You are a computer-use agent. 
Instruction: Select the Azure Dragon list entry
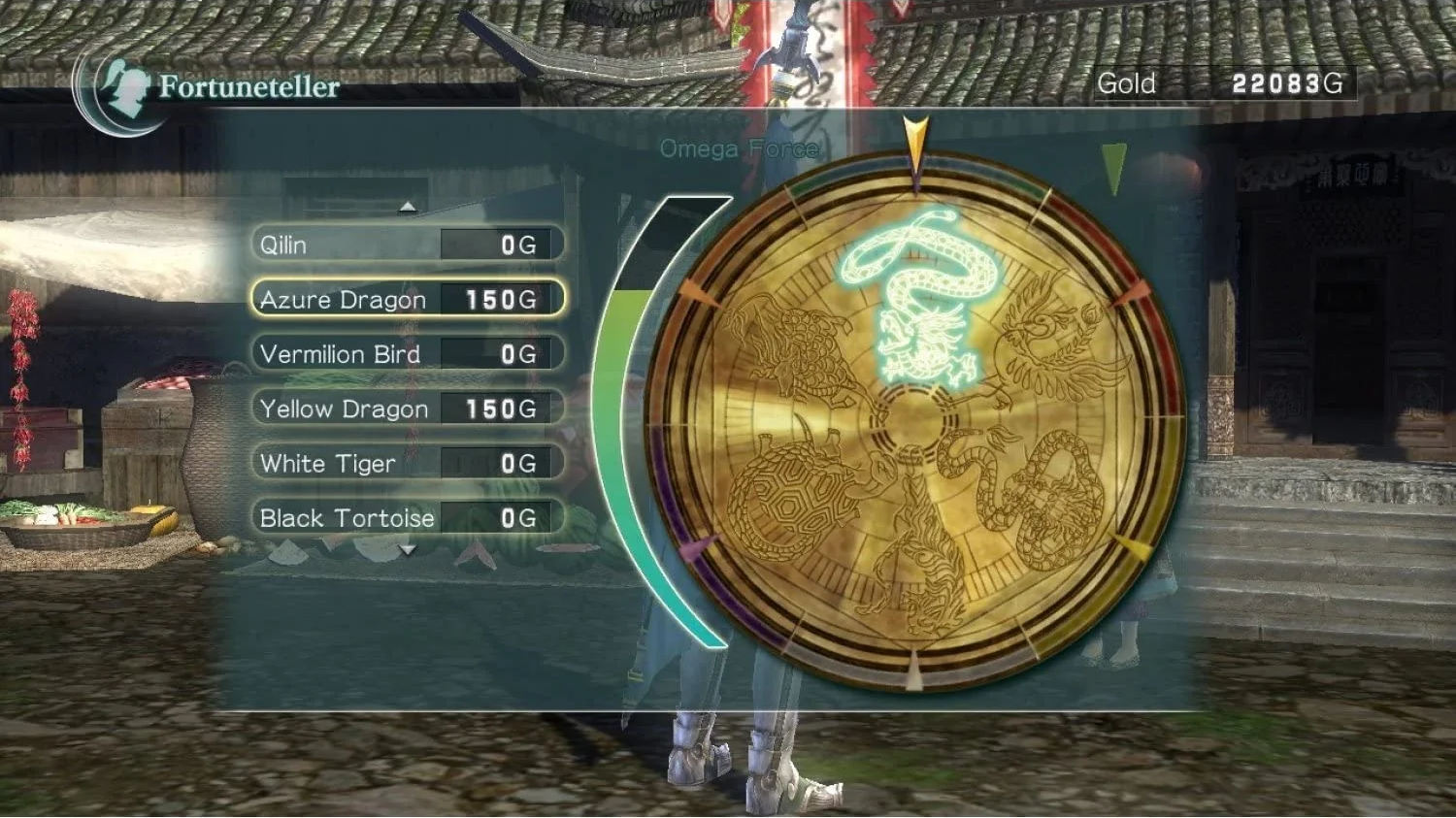pos(342,300)
